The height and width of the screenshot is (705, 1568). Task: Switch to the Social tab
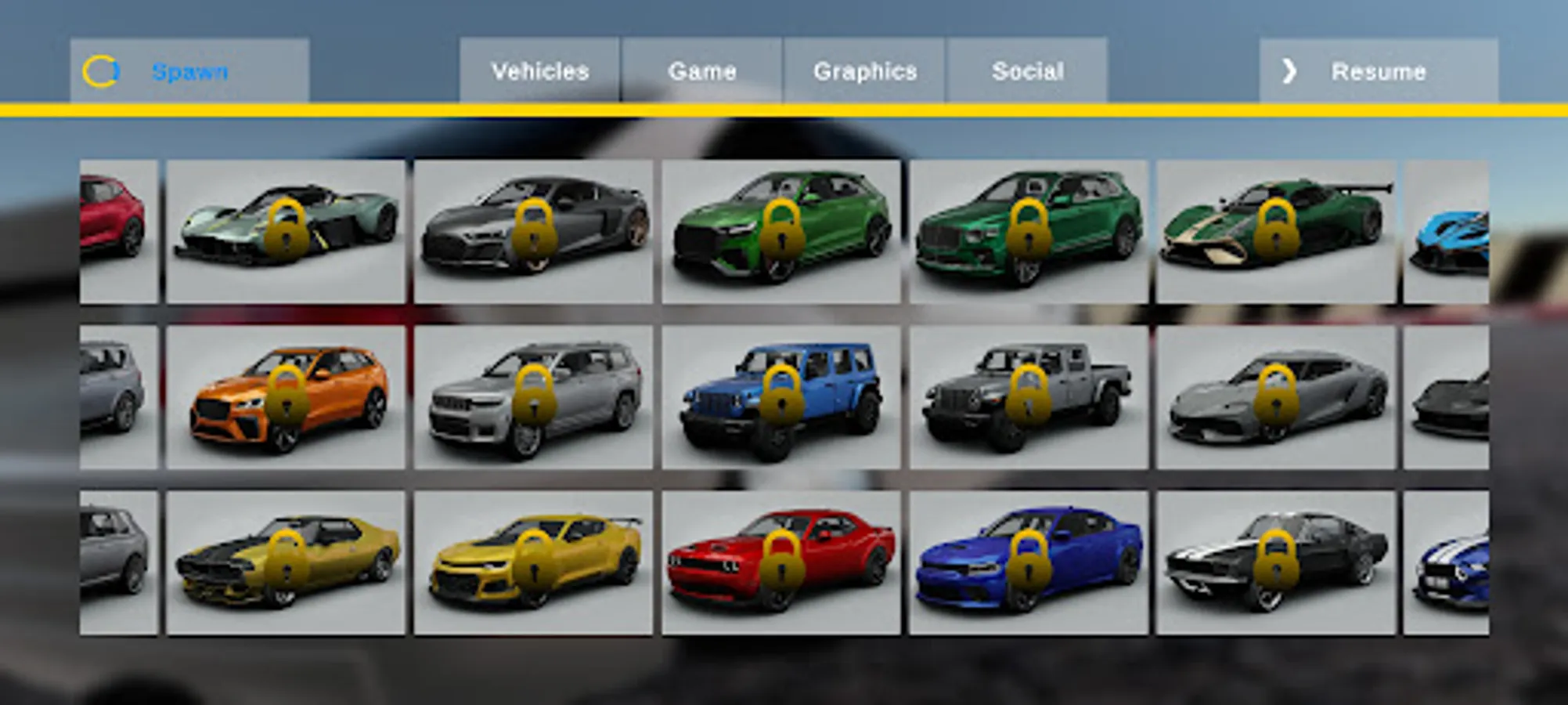(1027, 71)
